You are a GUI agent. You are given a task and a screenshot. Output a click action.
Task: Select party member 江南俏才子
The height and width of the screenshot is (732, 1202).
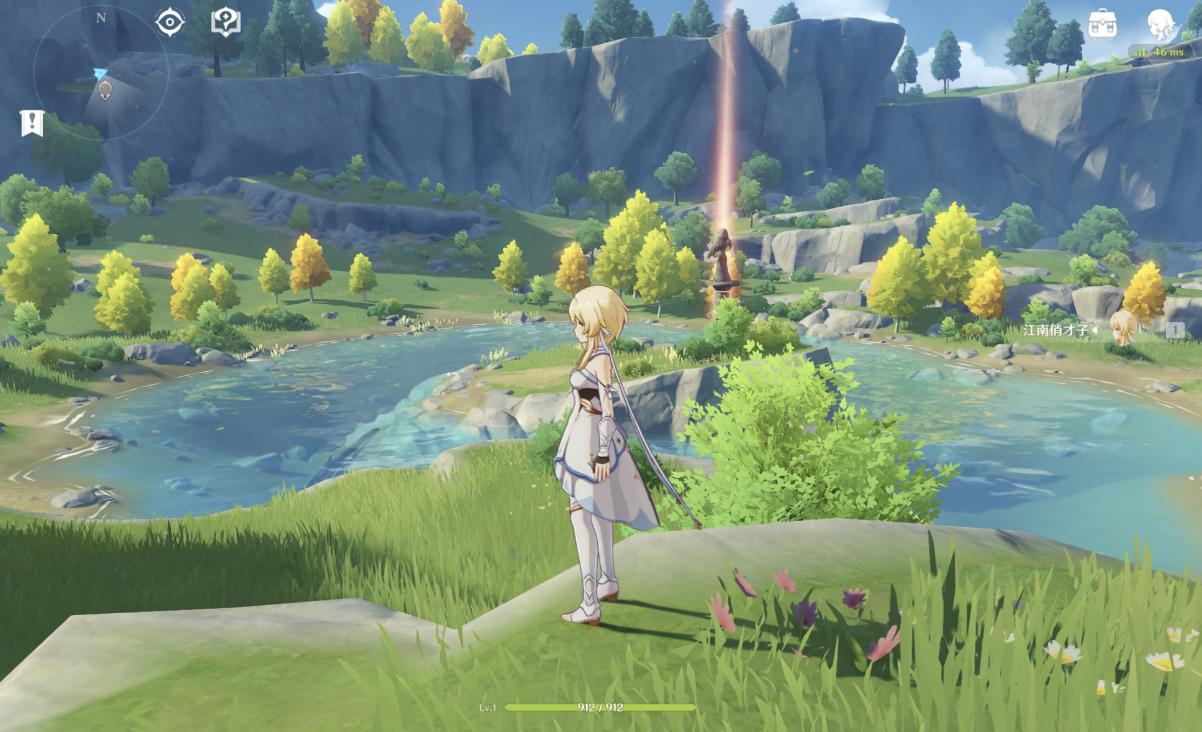[1100, 329]
